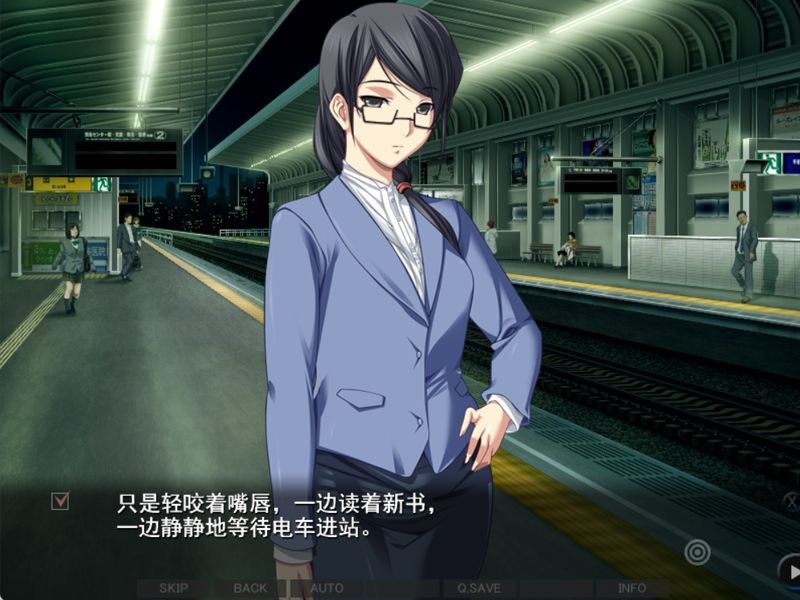The height and width of the screenshot is (600, 800).
Task: Advance dialogue with the play arrow
Action: [x=790, y=572]
